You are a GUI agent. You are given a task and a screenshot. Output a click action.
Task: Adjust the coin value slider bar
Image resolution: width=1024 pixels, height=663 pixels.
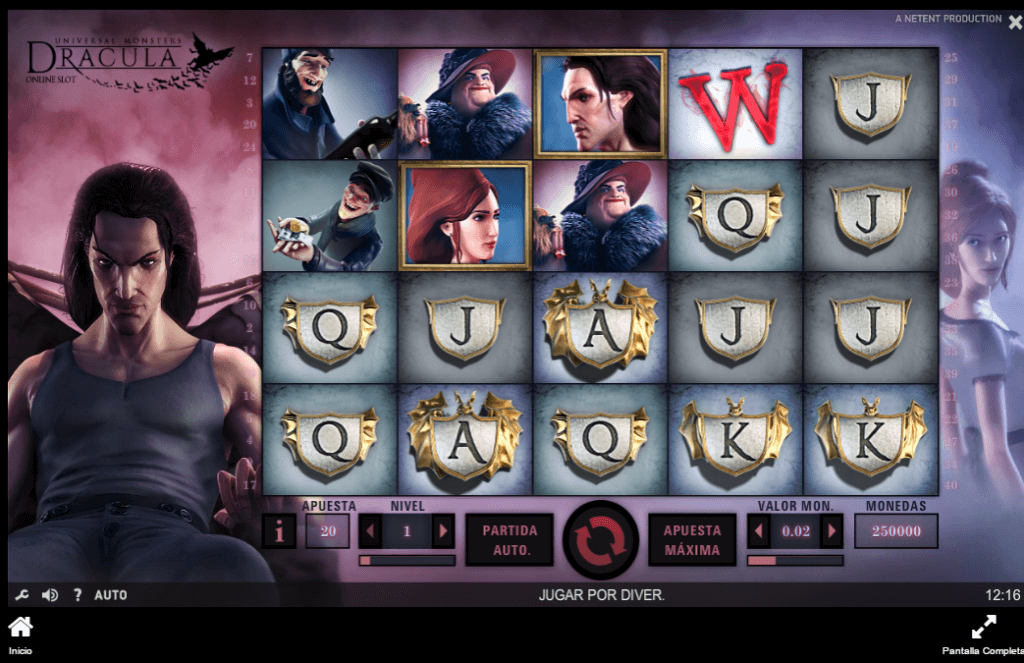795,561
